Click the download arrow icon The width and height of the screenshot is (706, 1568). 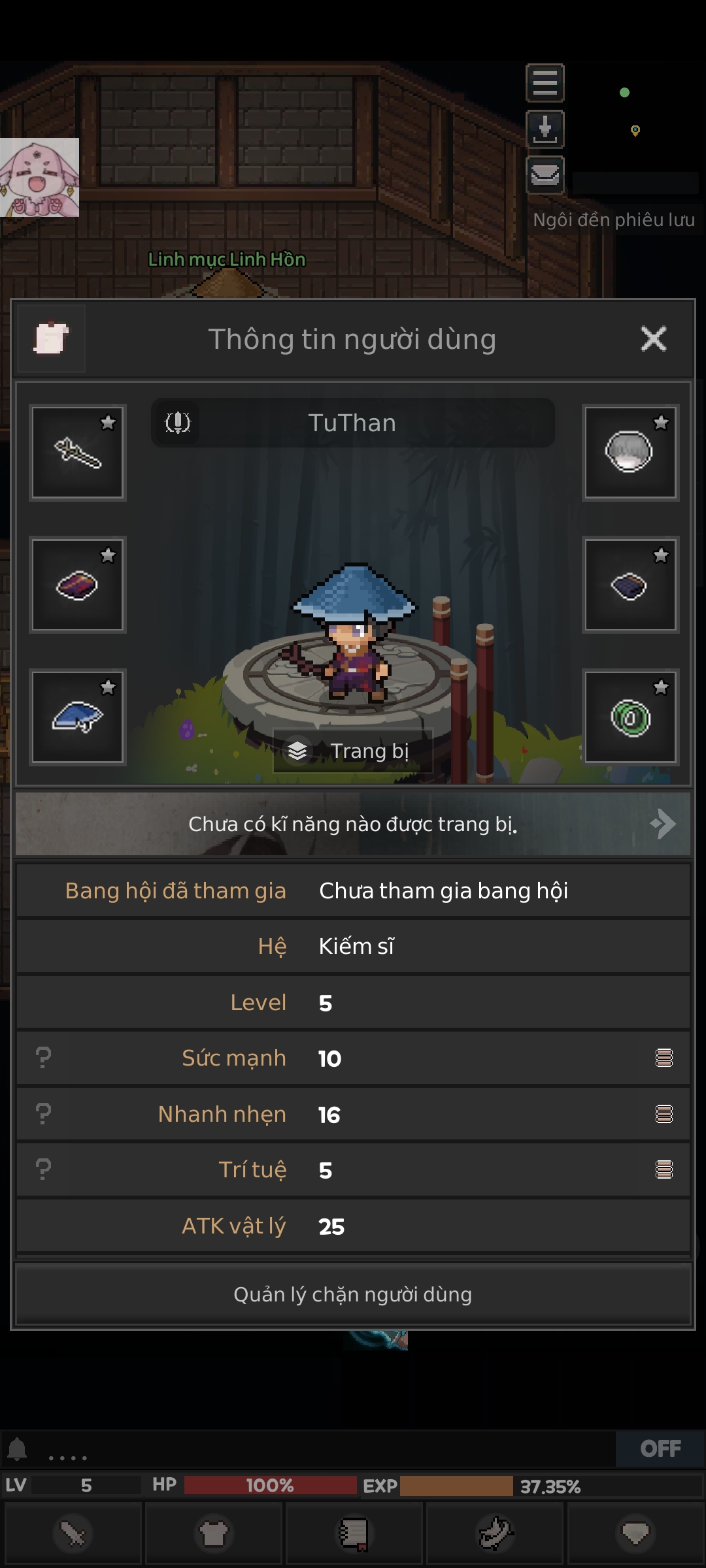545,129
